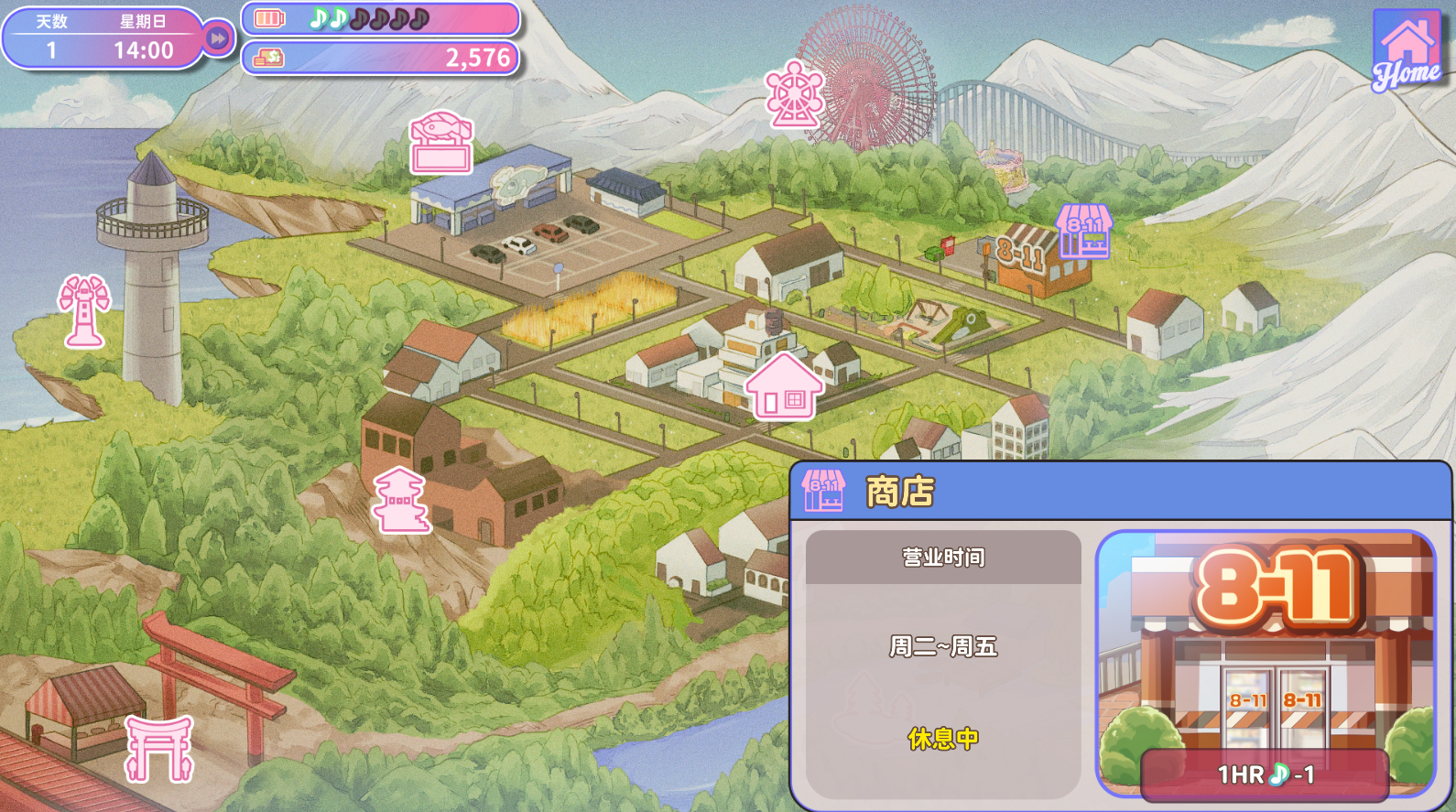The image size is (1456, 812).
Task: Choose the torii gate shrine marker
Action: click(159, 748)
